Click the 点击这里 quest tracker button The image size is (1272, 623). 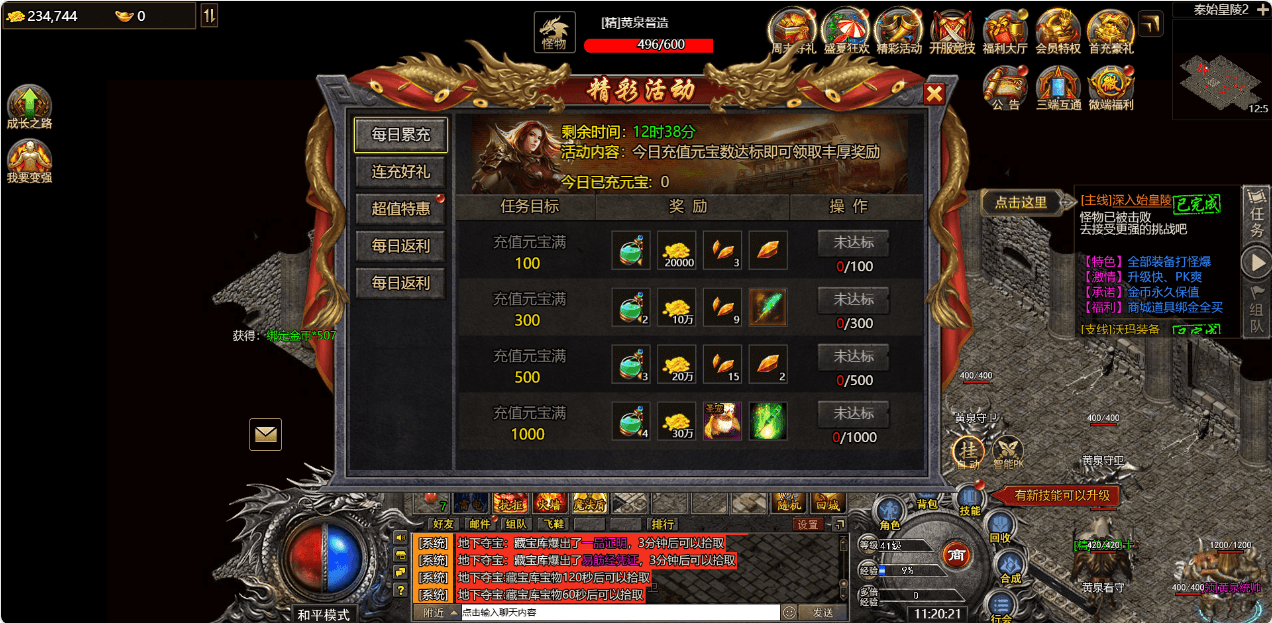click(x=1020, y=202)
